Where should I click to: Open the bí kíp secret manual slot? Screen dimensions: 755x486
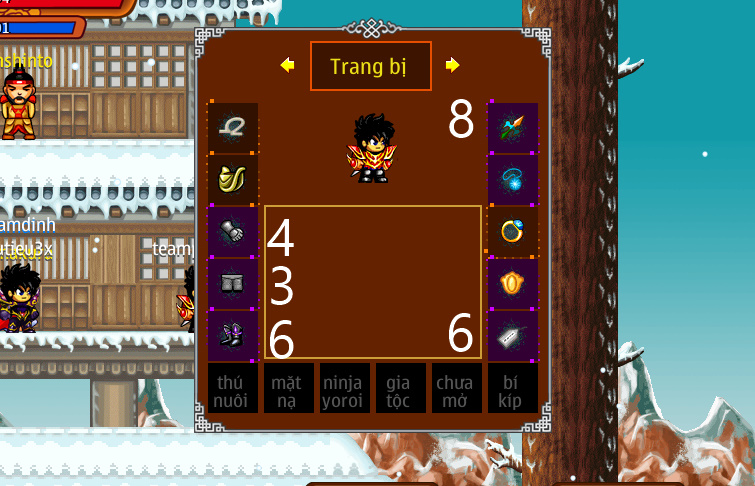pyautogui.click(x=513, y=388)
